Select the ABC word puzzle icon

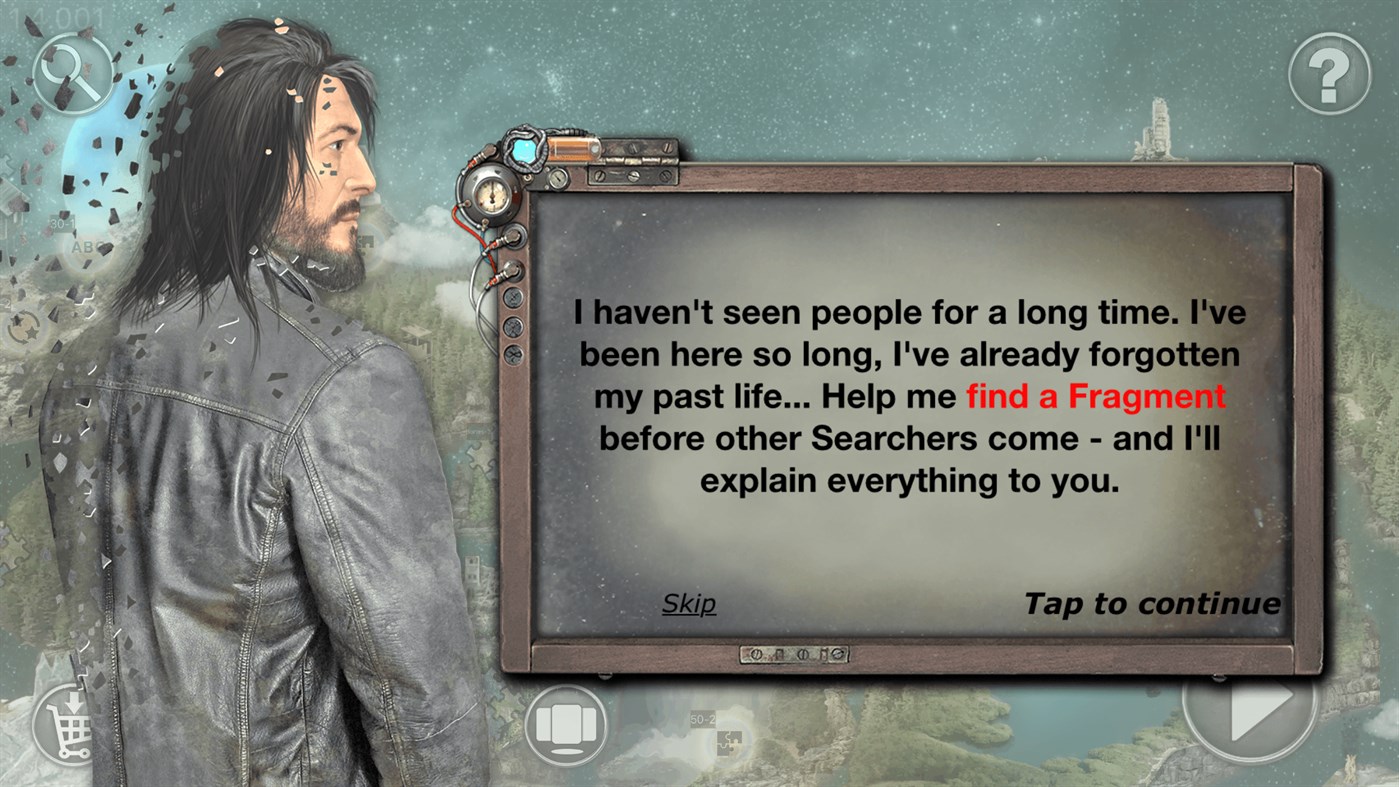point(85,247)
